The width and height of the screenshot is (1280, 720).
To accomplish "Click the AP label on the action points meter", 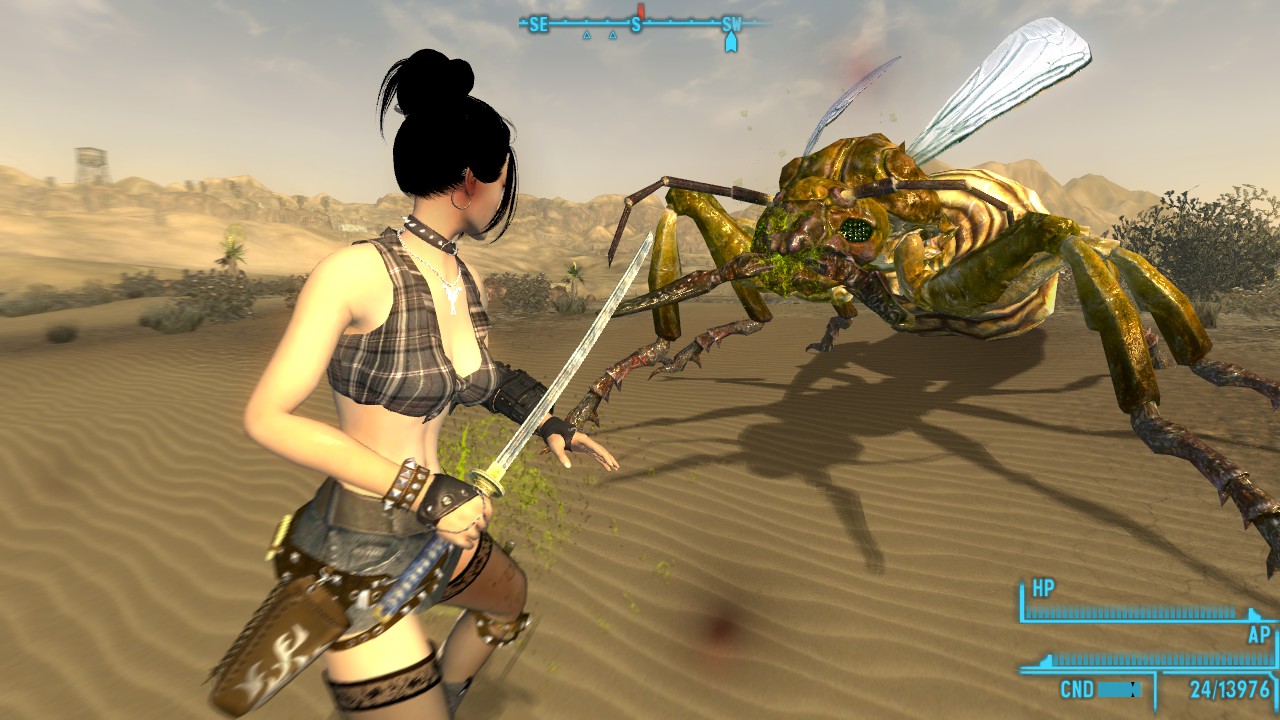I will pos(1261,634).
